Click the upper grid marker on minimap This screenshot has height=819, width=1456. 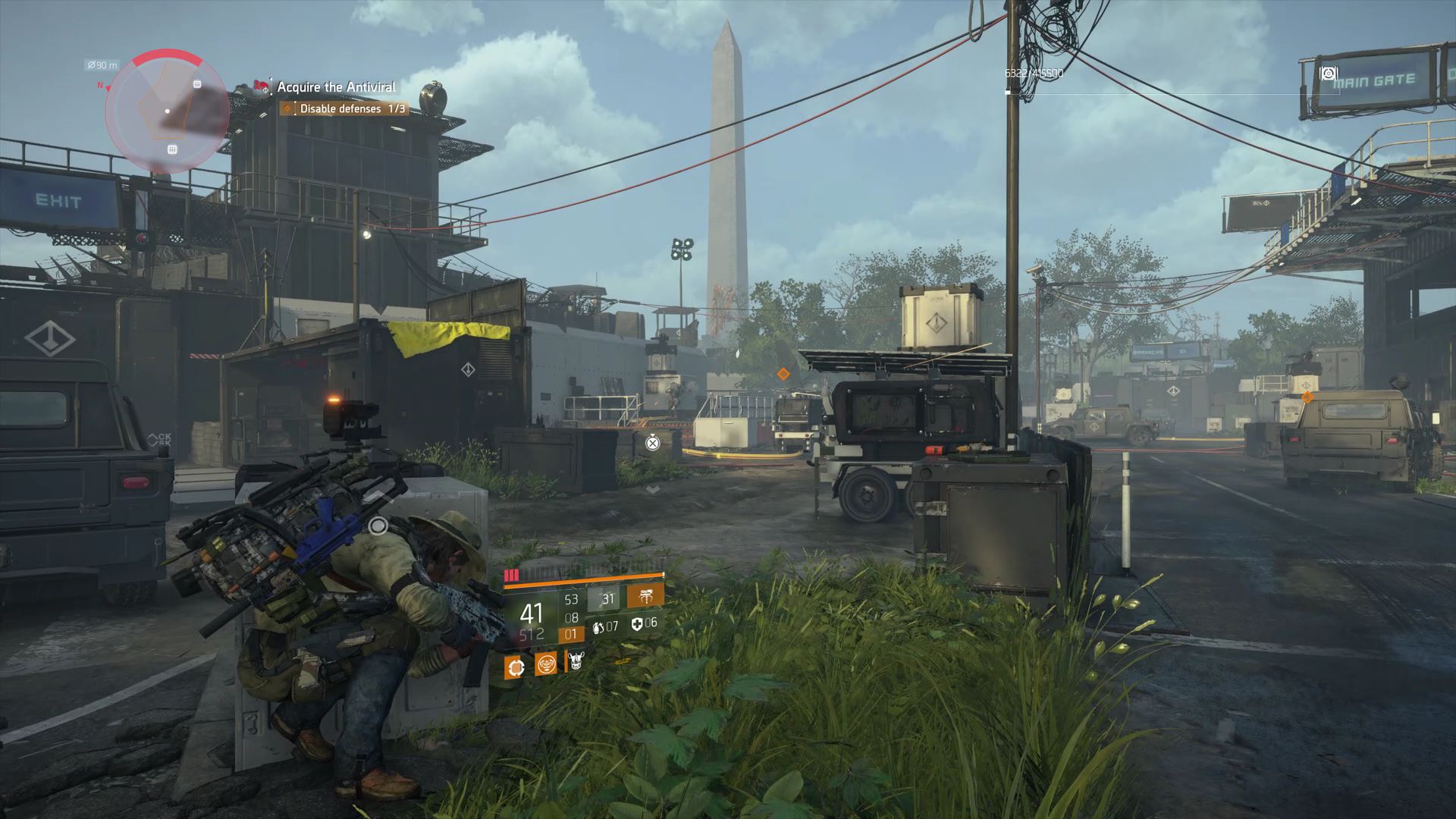point(197,84)
